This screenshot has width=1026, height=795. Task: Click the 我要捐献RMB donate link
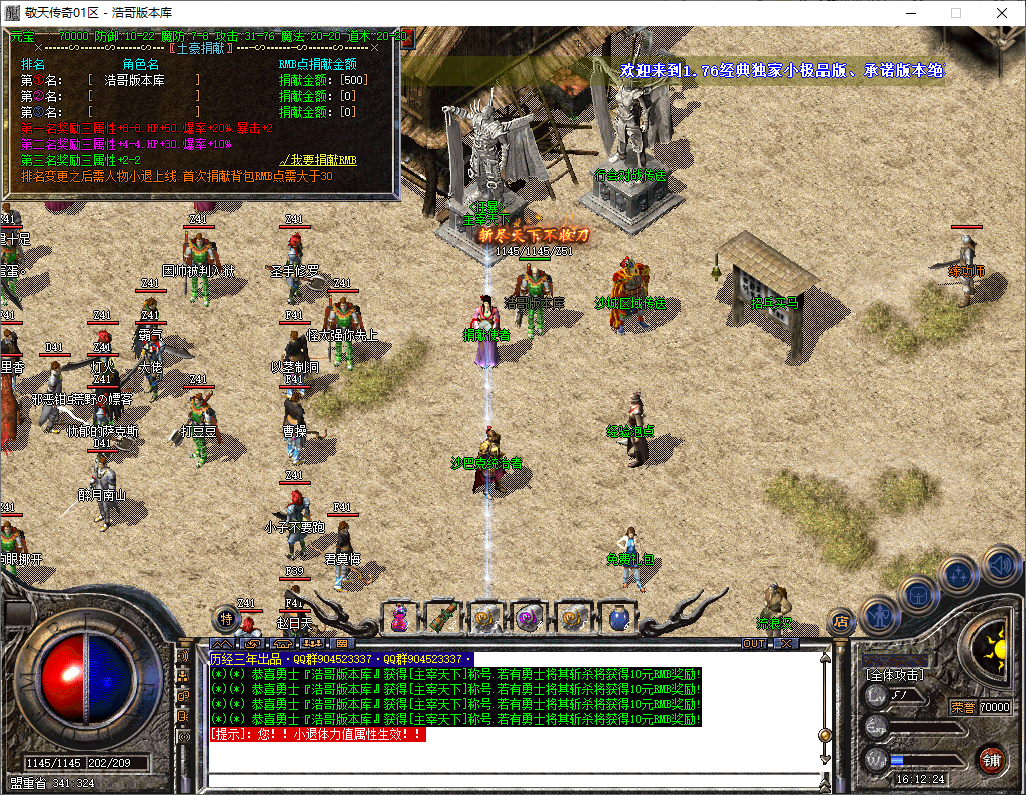click(x=318, y=159)
